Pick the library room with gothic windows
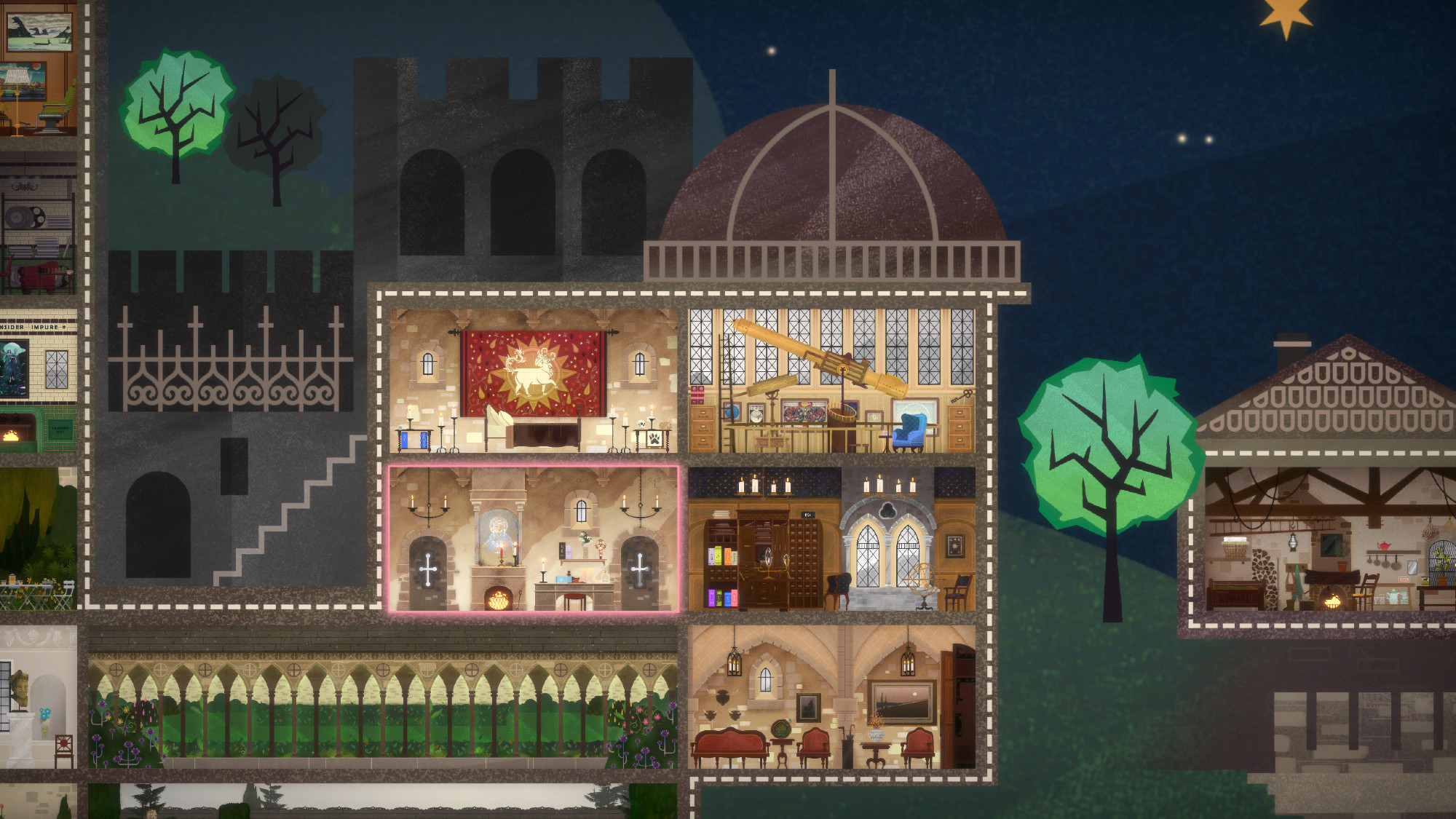 click(831, 539)
